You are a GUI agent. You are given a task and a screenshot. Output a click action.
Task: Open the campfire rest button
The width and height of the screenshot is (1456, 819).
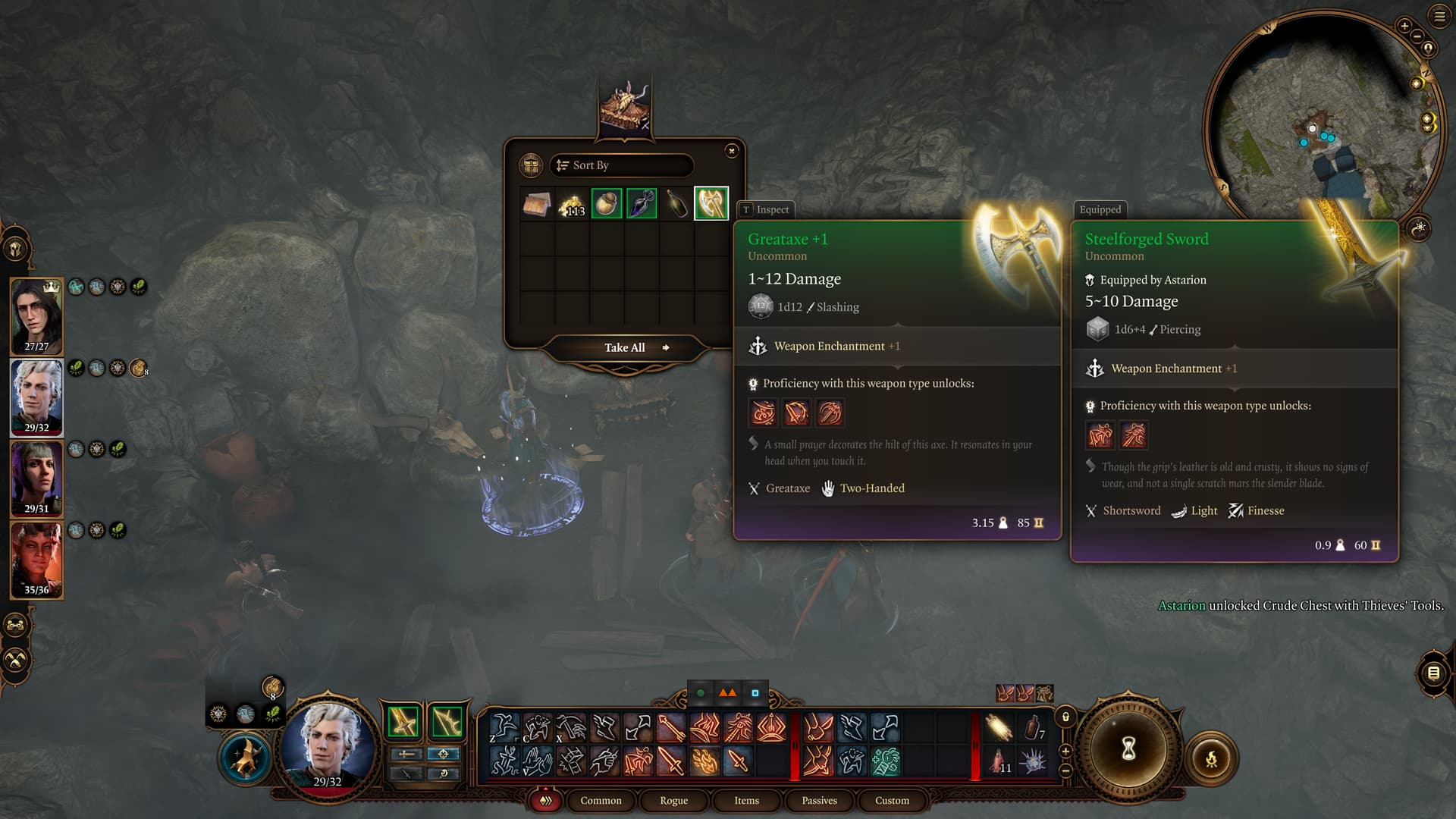[1211, 758]
